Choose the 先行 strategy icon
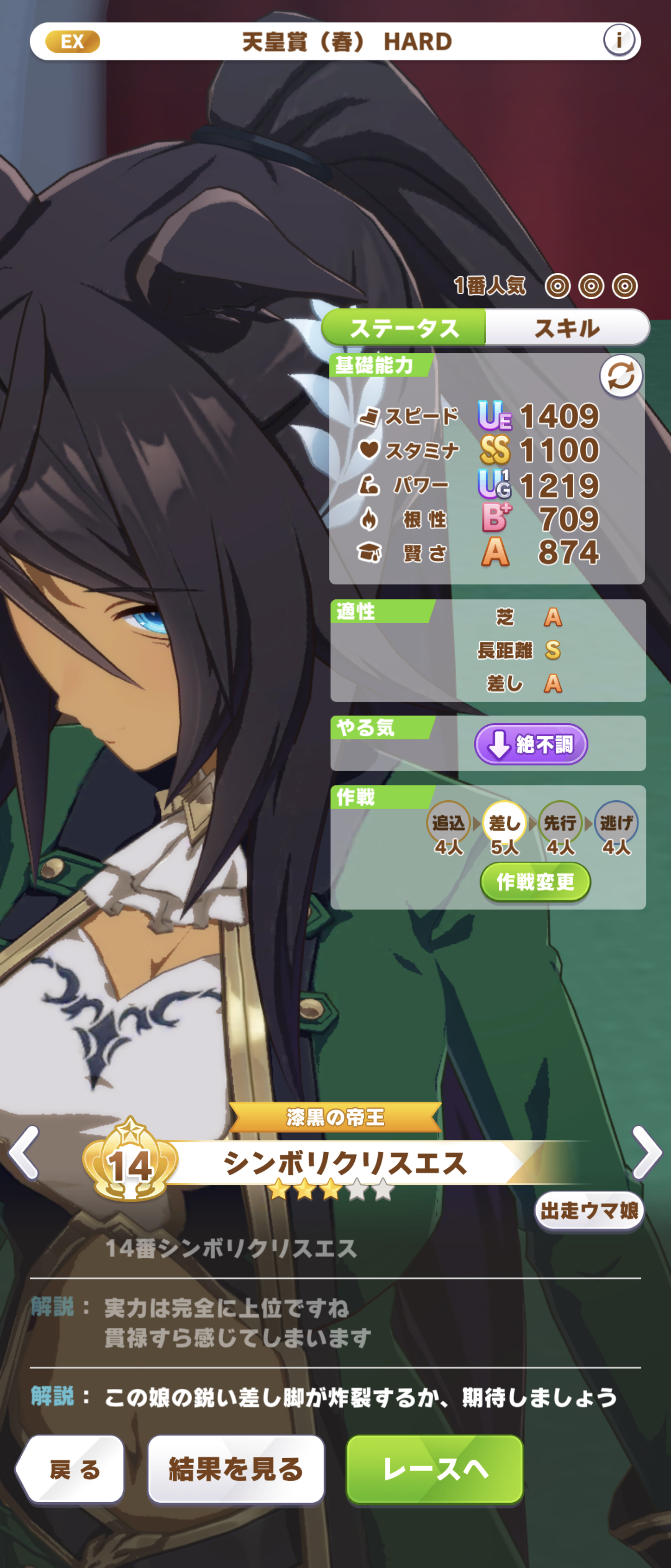 (560, 822)
